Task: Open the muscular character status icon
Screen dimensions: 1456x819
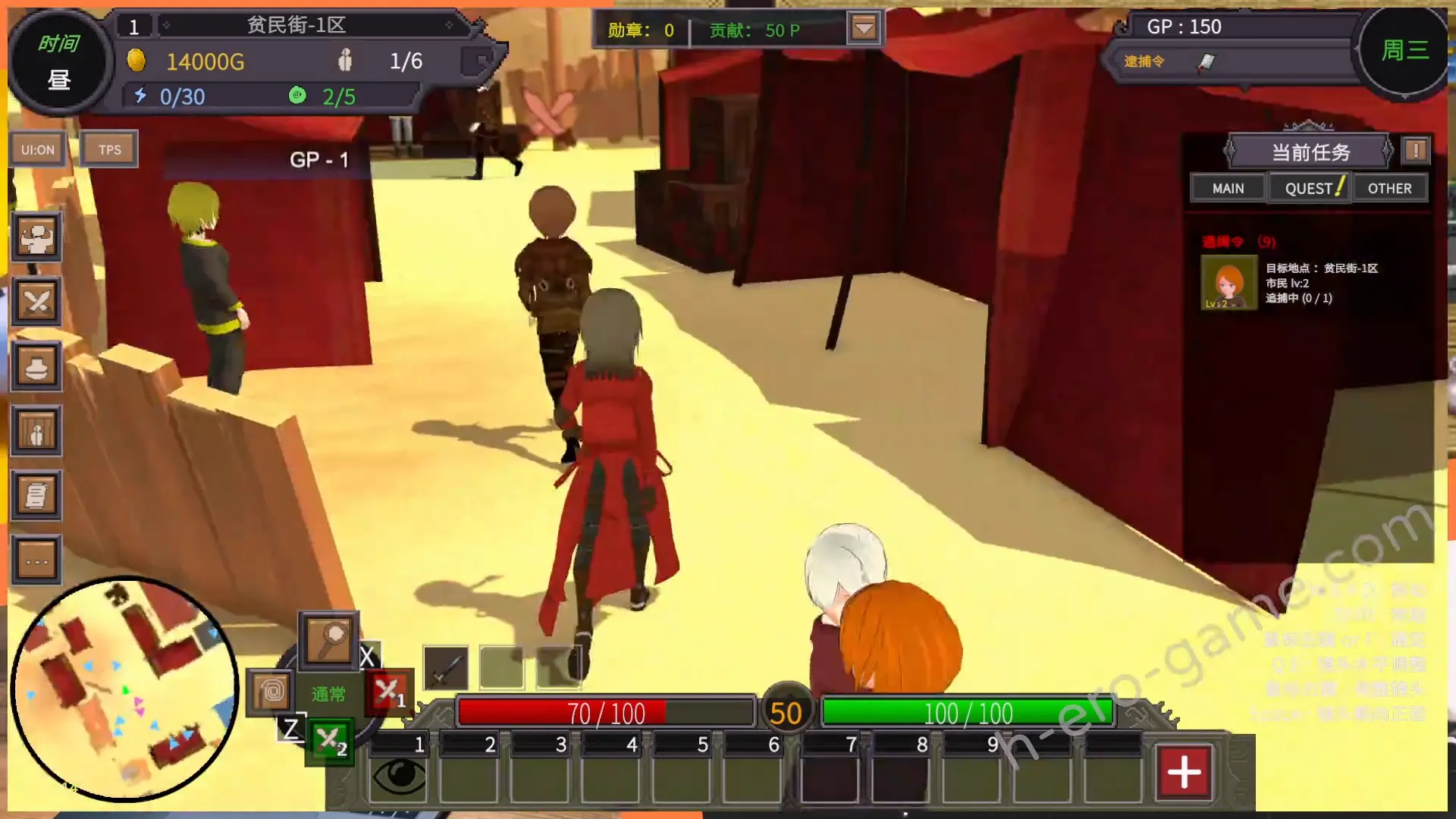Action: (x=36, y=238)
